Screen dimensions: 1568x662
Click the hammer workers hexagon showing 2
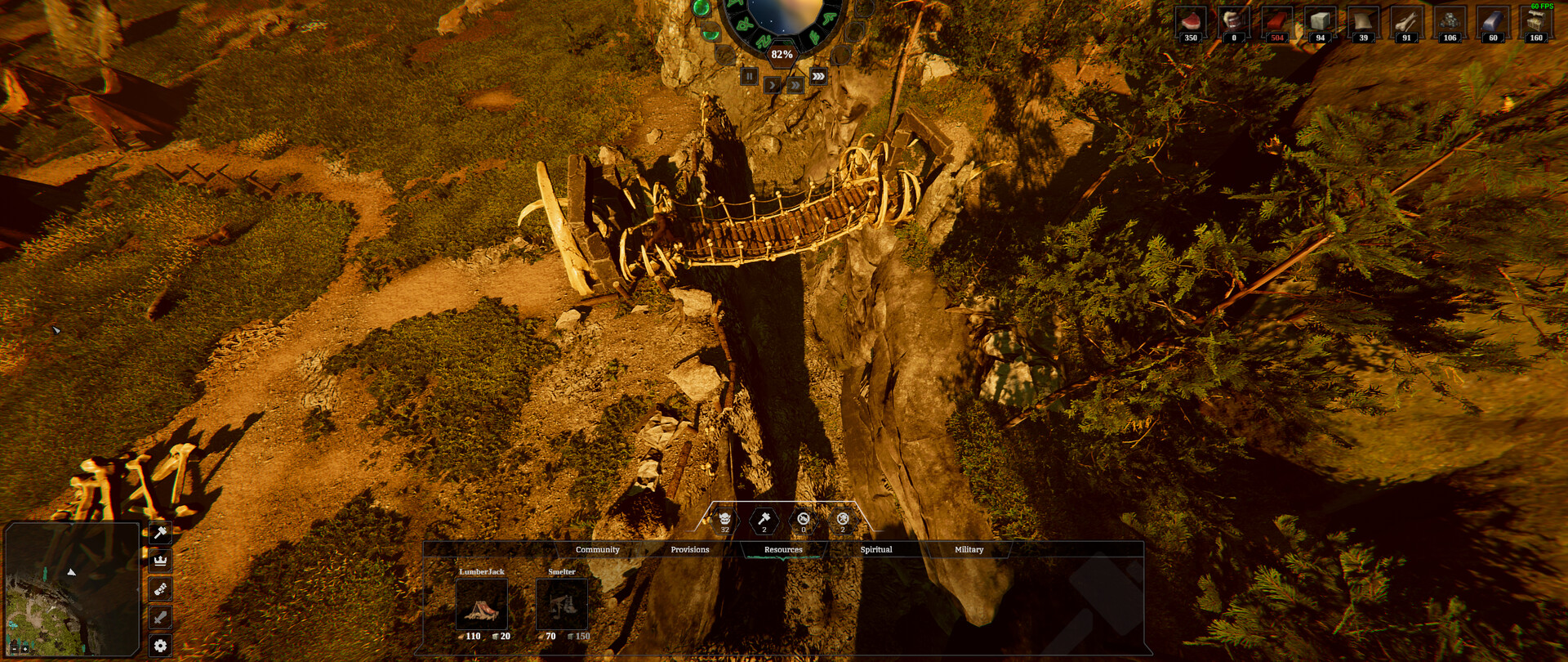[x=763, y=522]
